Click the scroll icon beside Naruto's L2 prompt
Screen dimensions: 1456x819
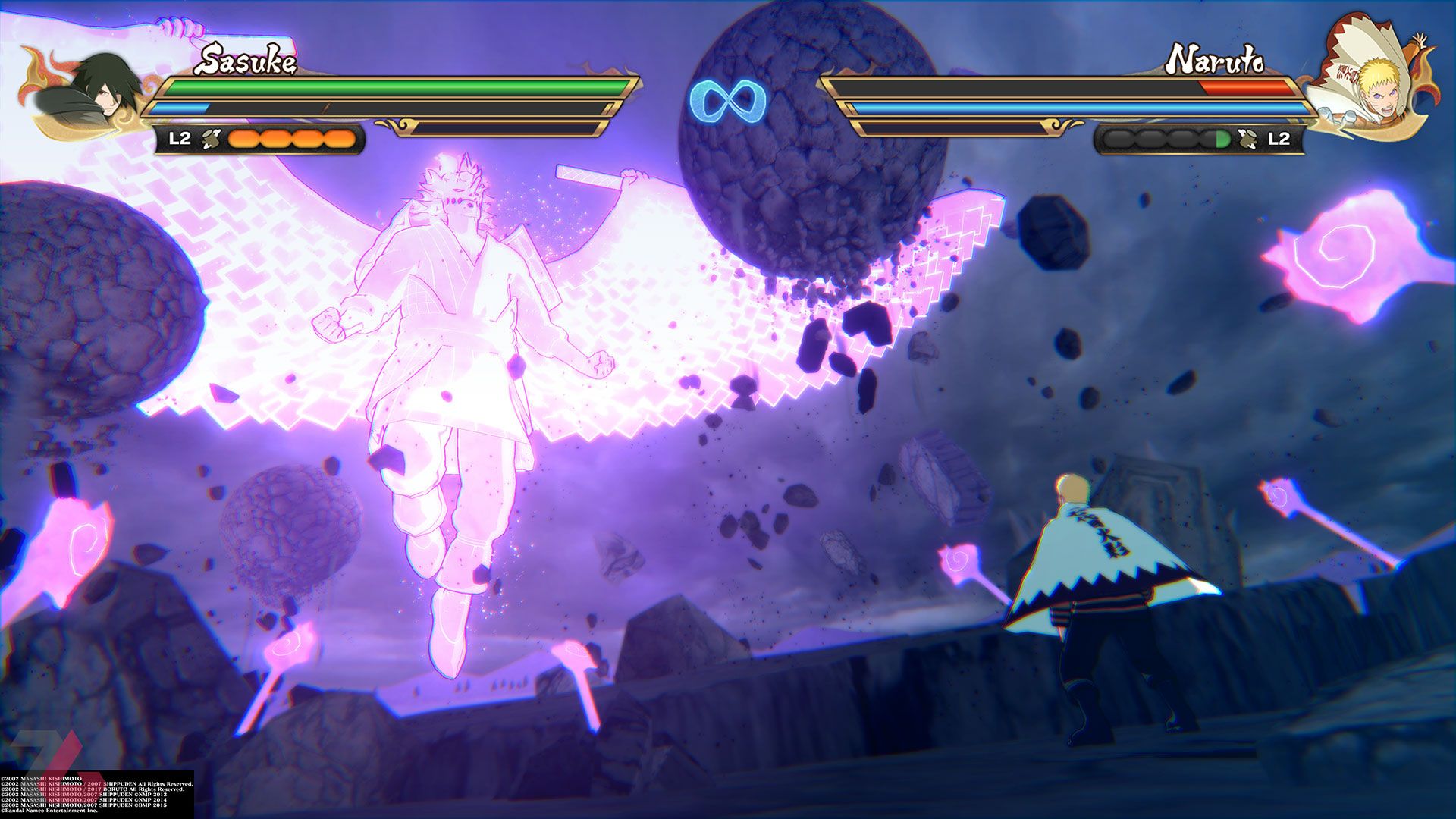point(1247,138)
